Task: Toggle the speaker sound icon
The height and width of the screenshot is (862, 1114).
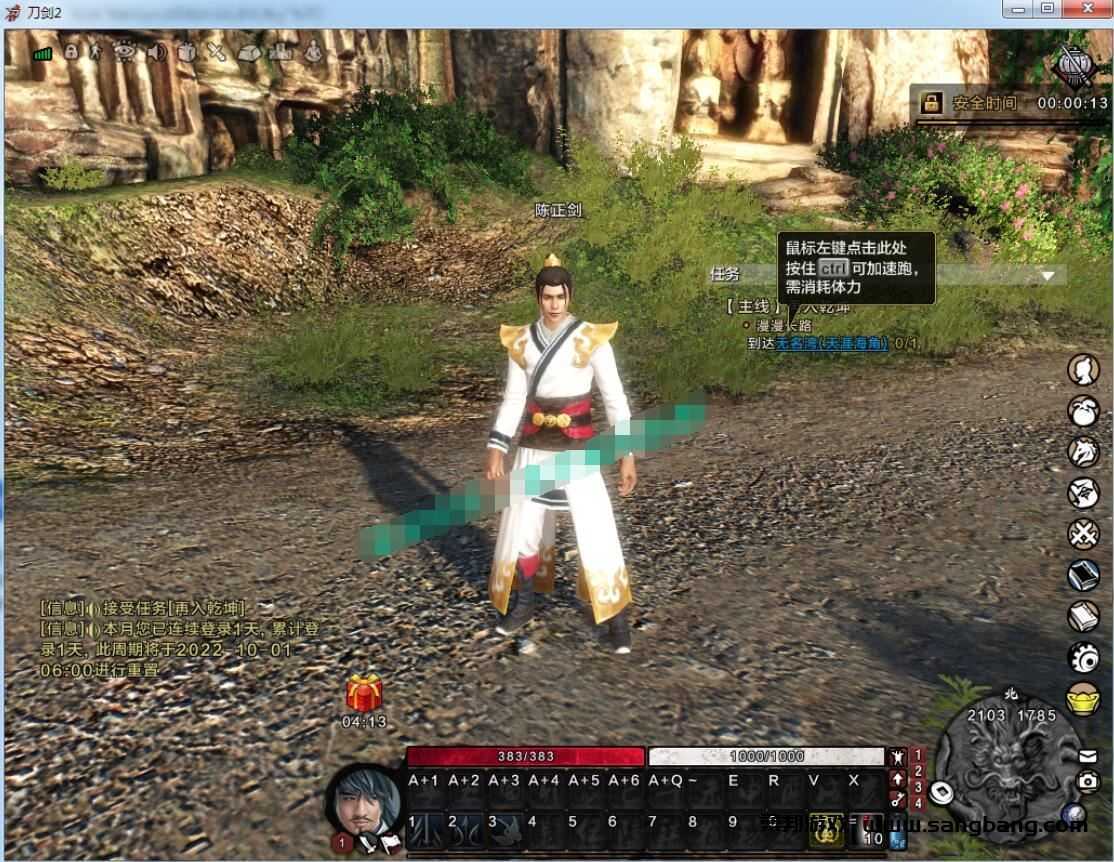Action: (x=155, y=51)
